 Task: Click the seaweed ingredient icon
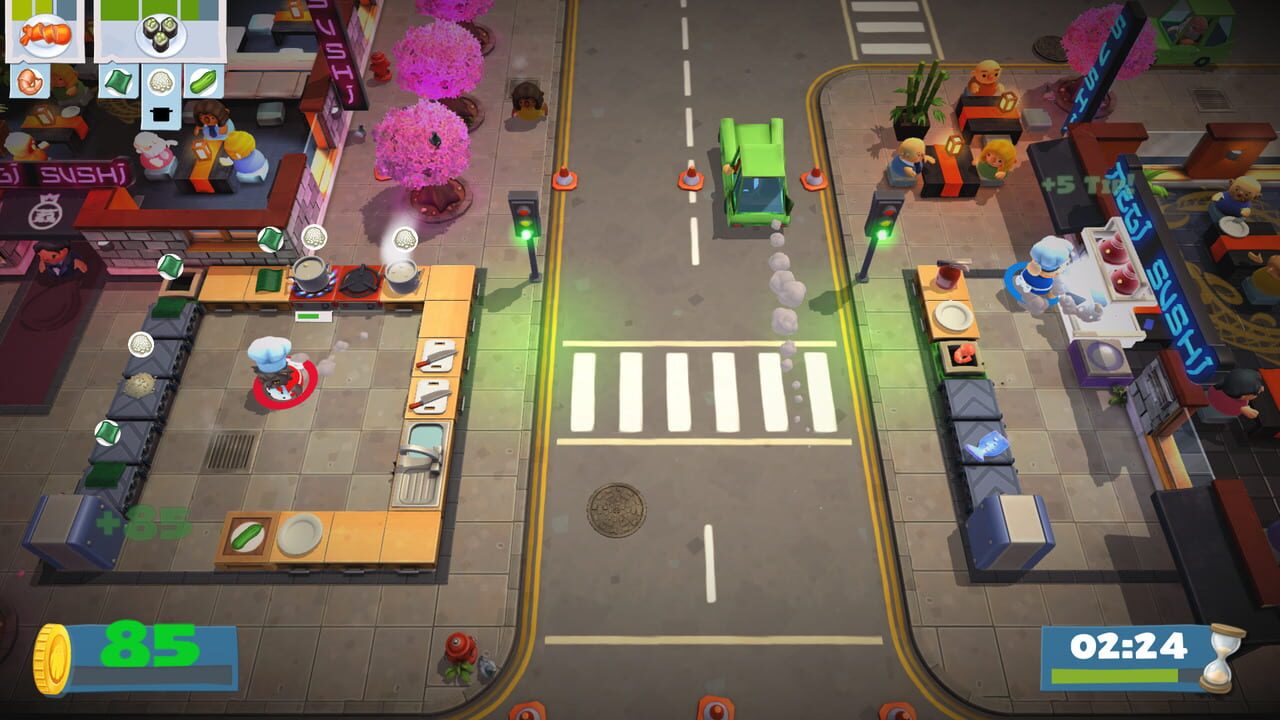click(117, 81)
